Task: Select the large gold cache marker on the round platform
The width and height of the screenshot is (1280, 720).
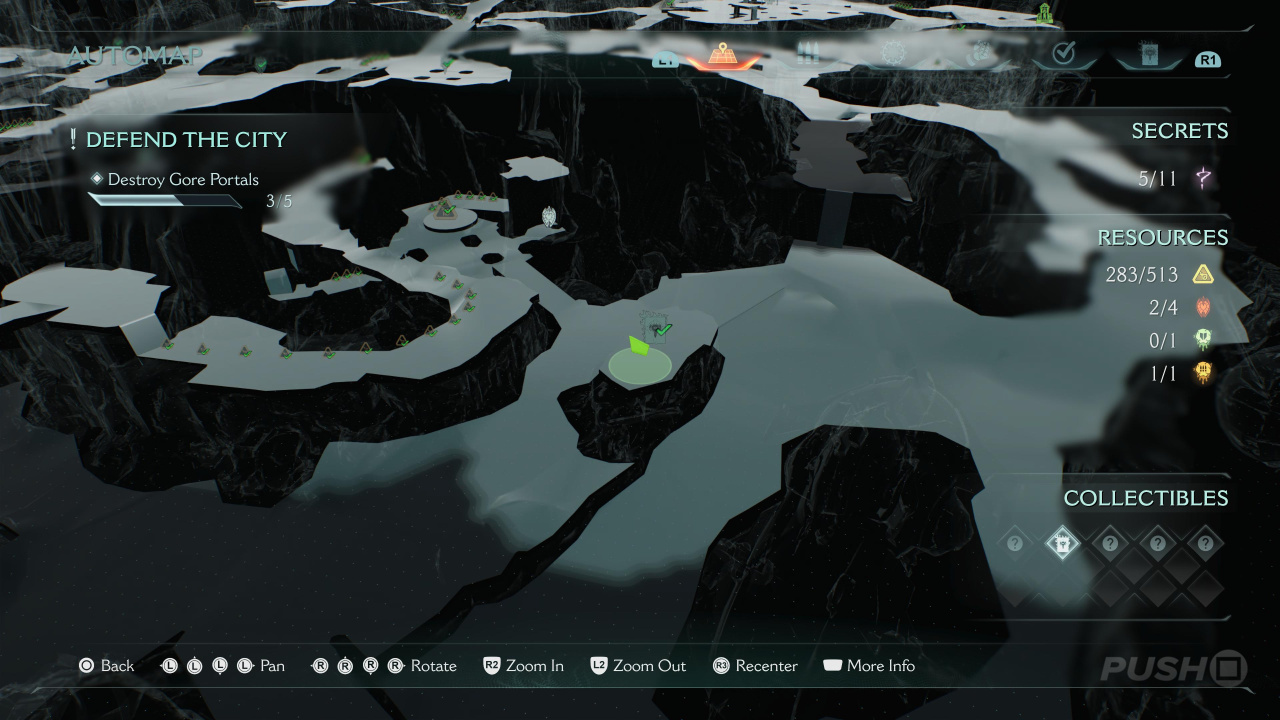Action: click(445, 209)
